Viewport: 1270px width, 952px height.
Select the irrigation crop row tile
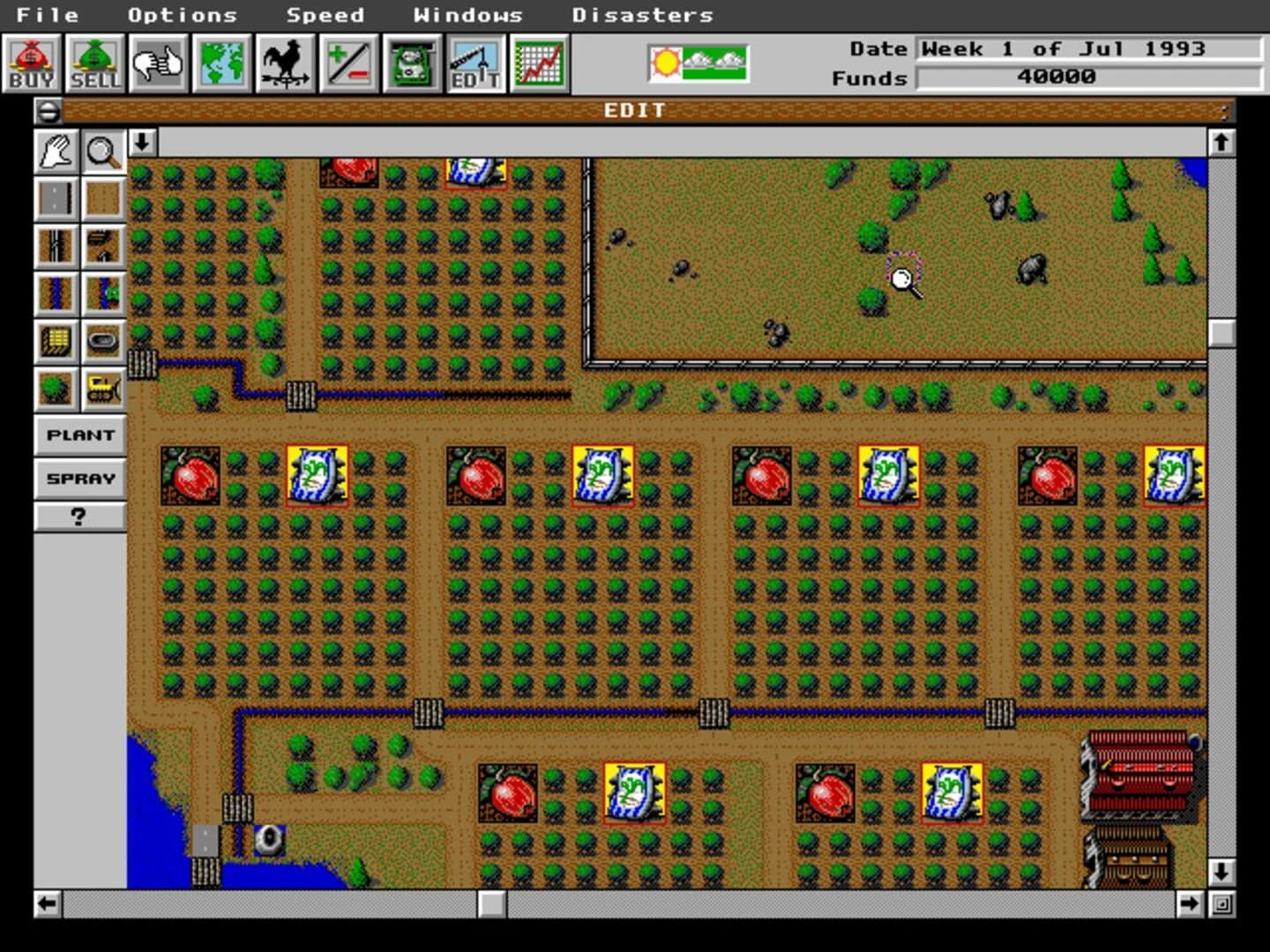[x=103, y=294]
